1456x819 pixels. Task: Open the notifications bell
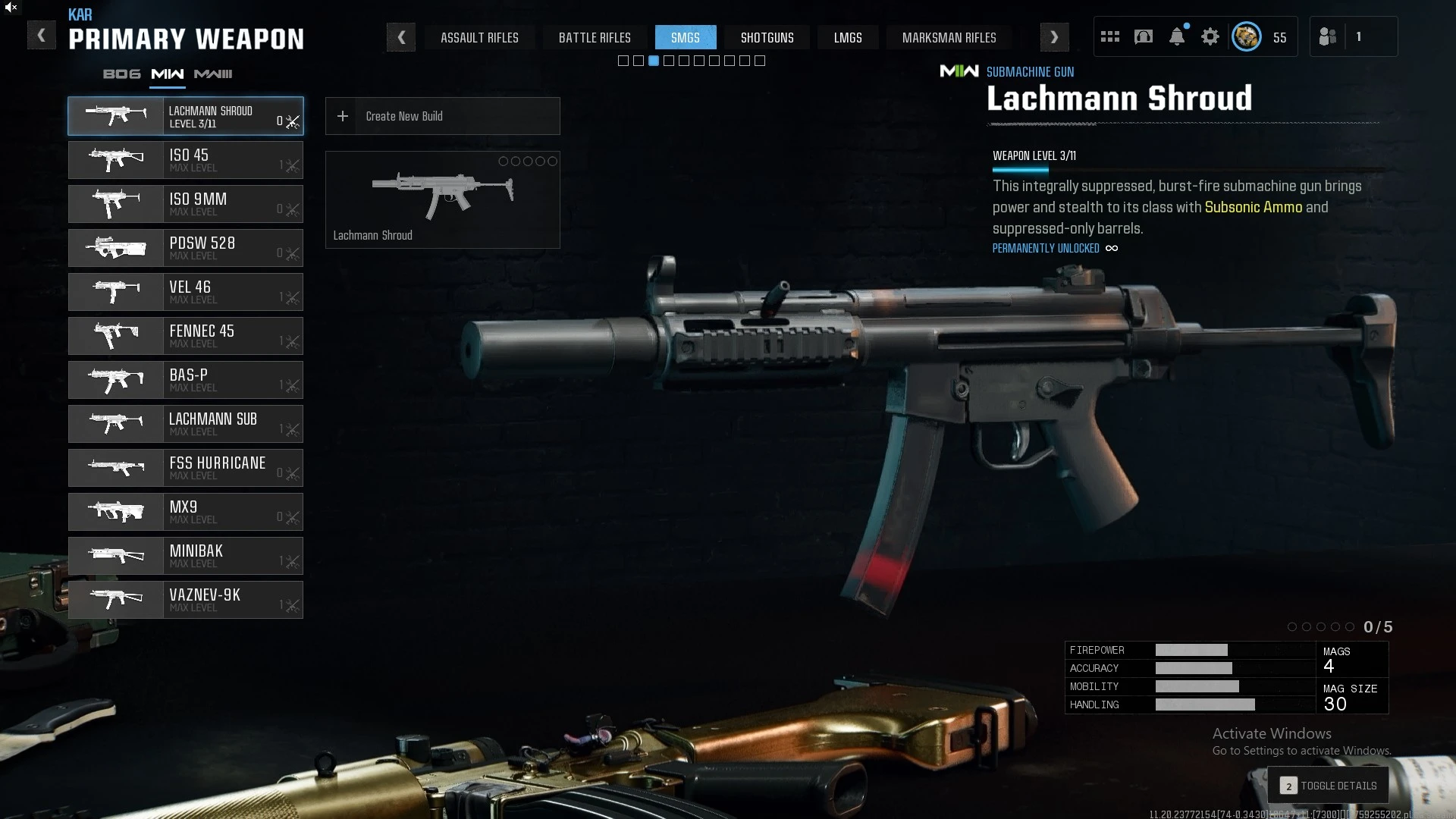pos(1176,36)
